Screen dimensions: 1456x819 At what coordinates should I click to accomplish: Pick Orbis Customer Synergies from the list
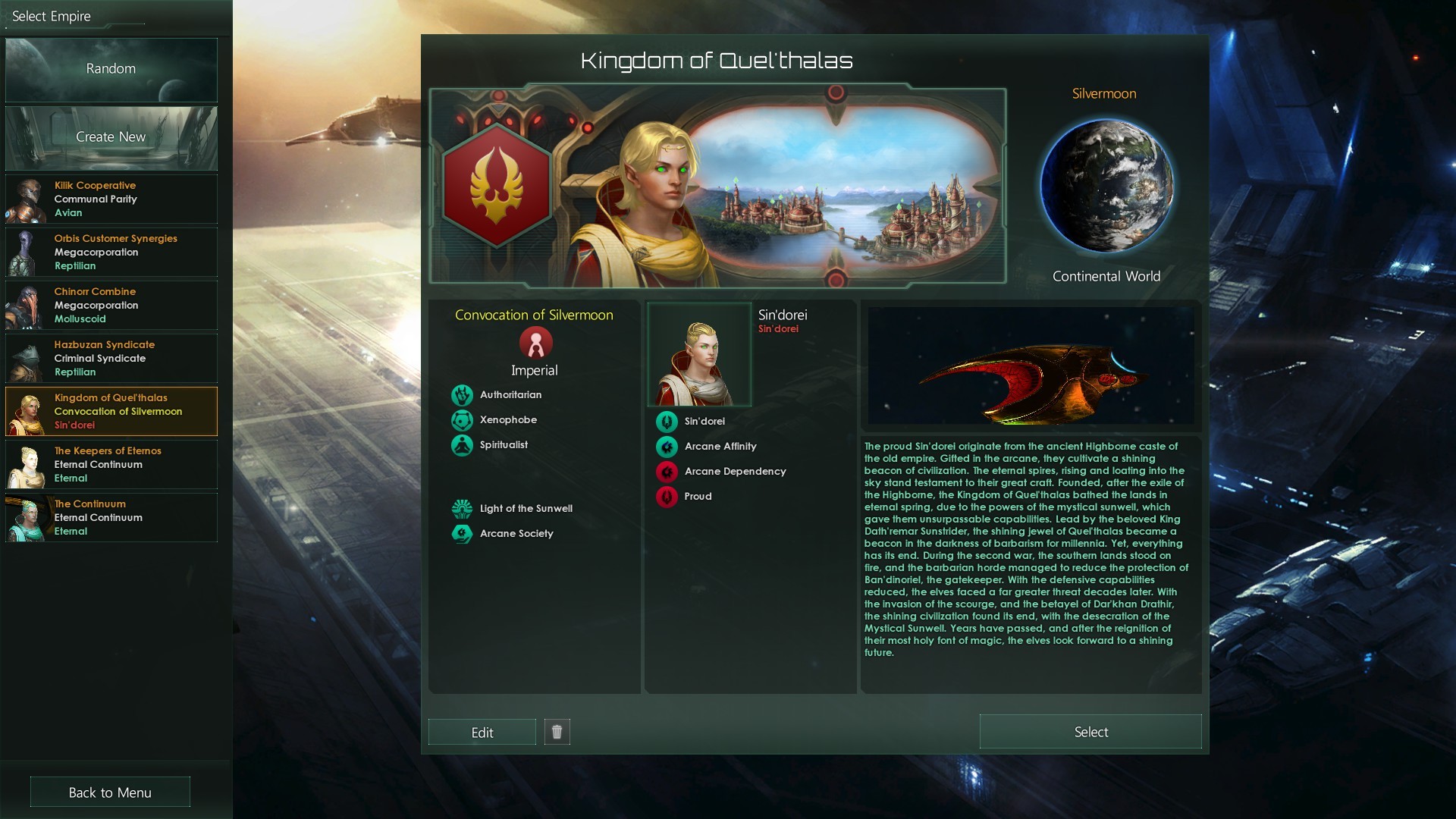coord(111,252)
